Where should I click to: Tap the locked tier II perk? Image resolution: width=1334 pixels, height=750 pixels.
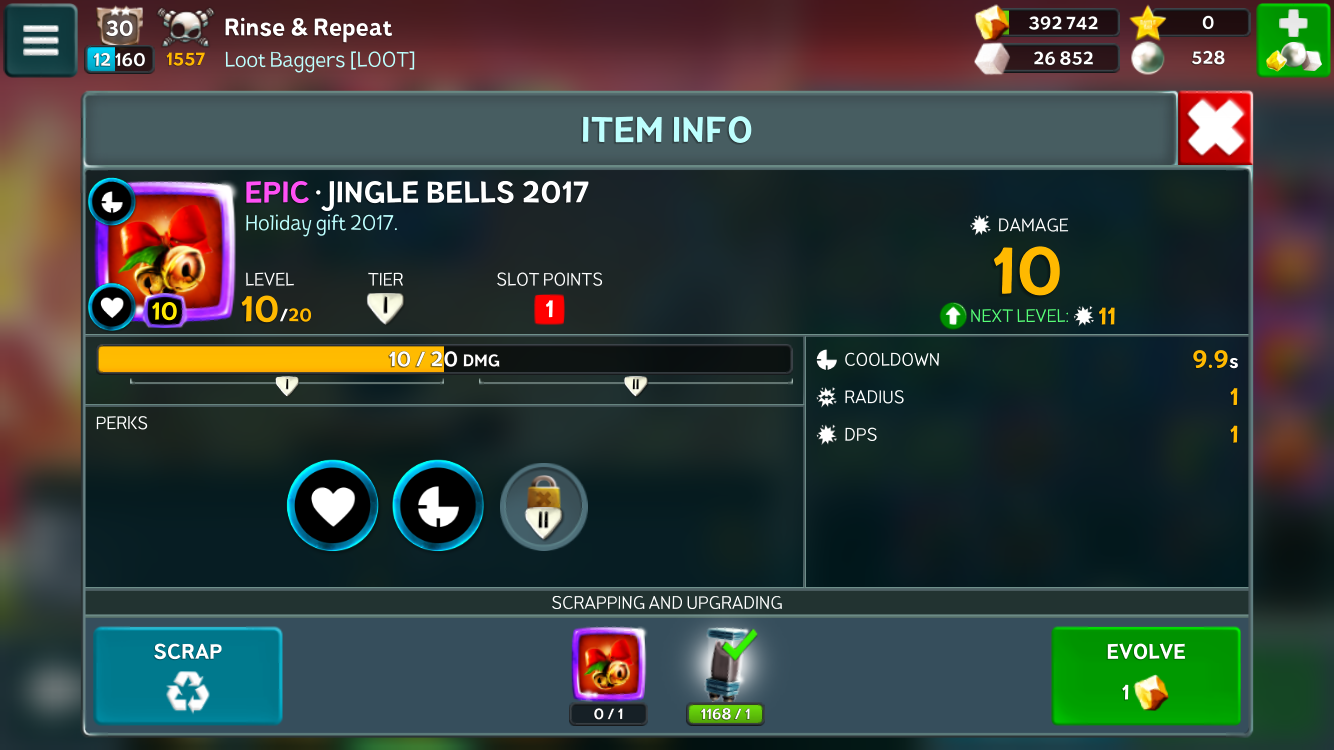tap(543, 507)
